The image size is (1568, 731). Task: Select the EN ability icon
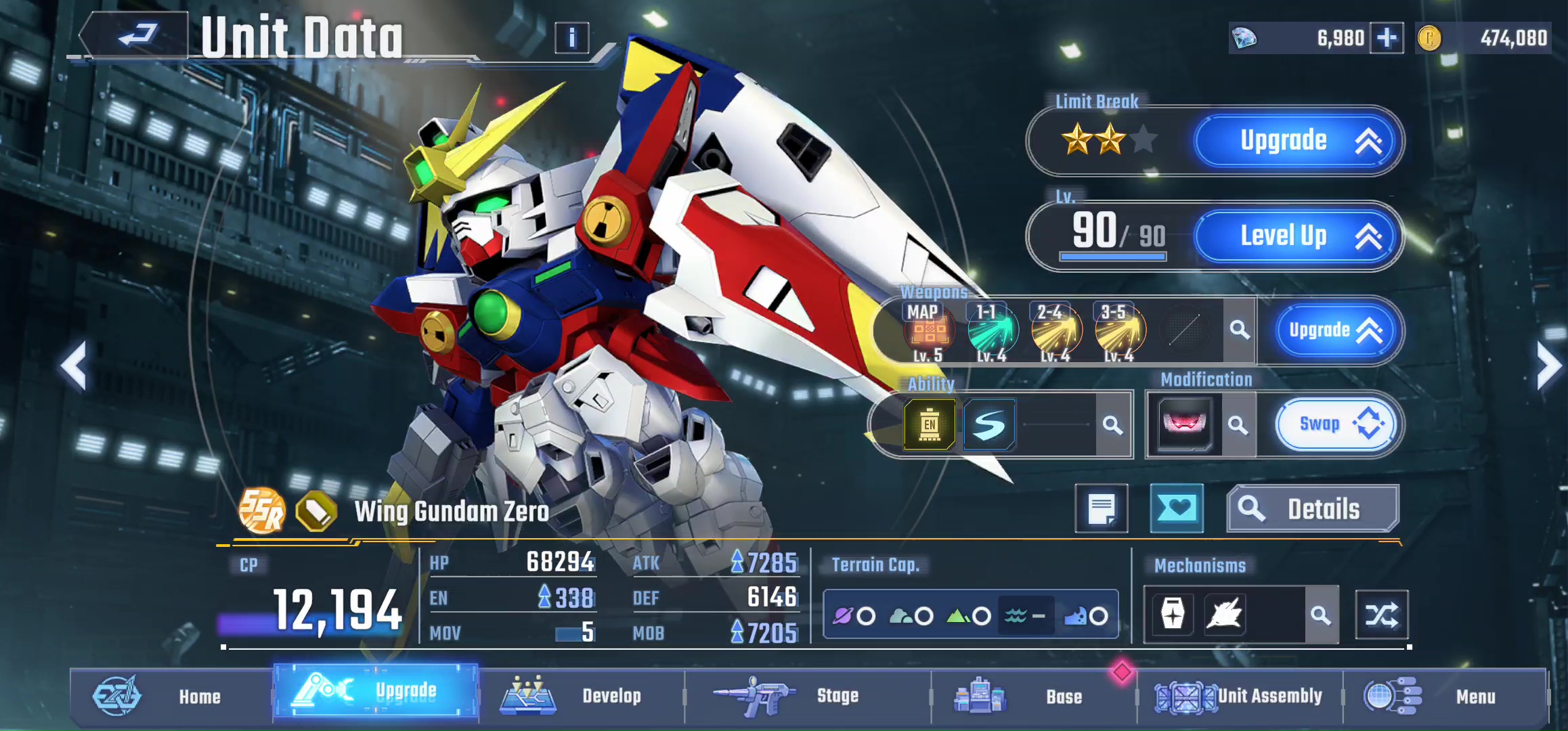pyautogui.click(x=930, y=425)
